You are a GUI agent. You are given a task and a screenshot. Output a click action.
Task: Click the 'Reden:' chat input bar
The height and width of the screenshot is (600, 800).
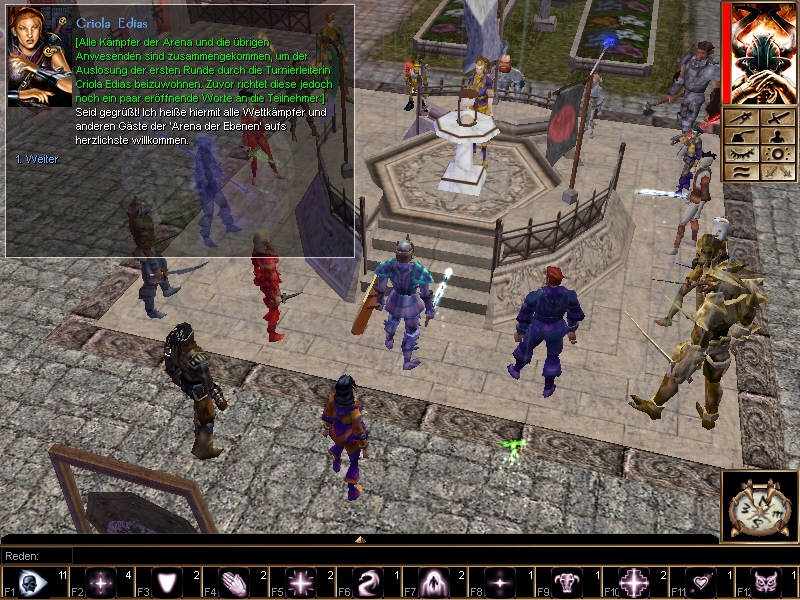pos(400,556)
